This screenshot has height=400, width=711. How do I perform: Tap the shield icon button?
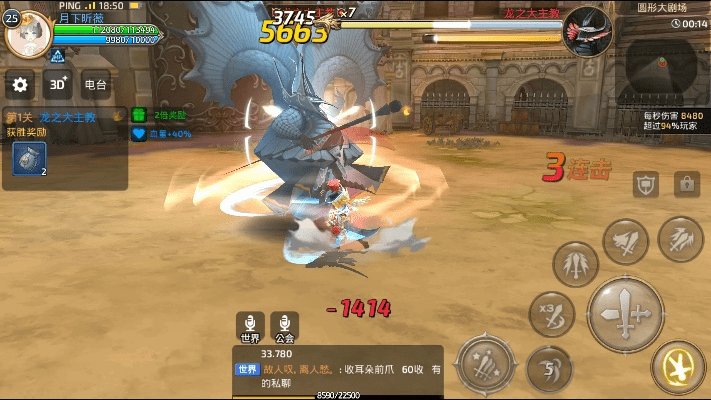coord(645,183)
